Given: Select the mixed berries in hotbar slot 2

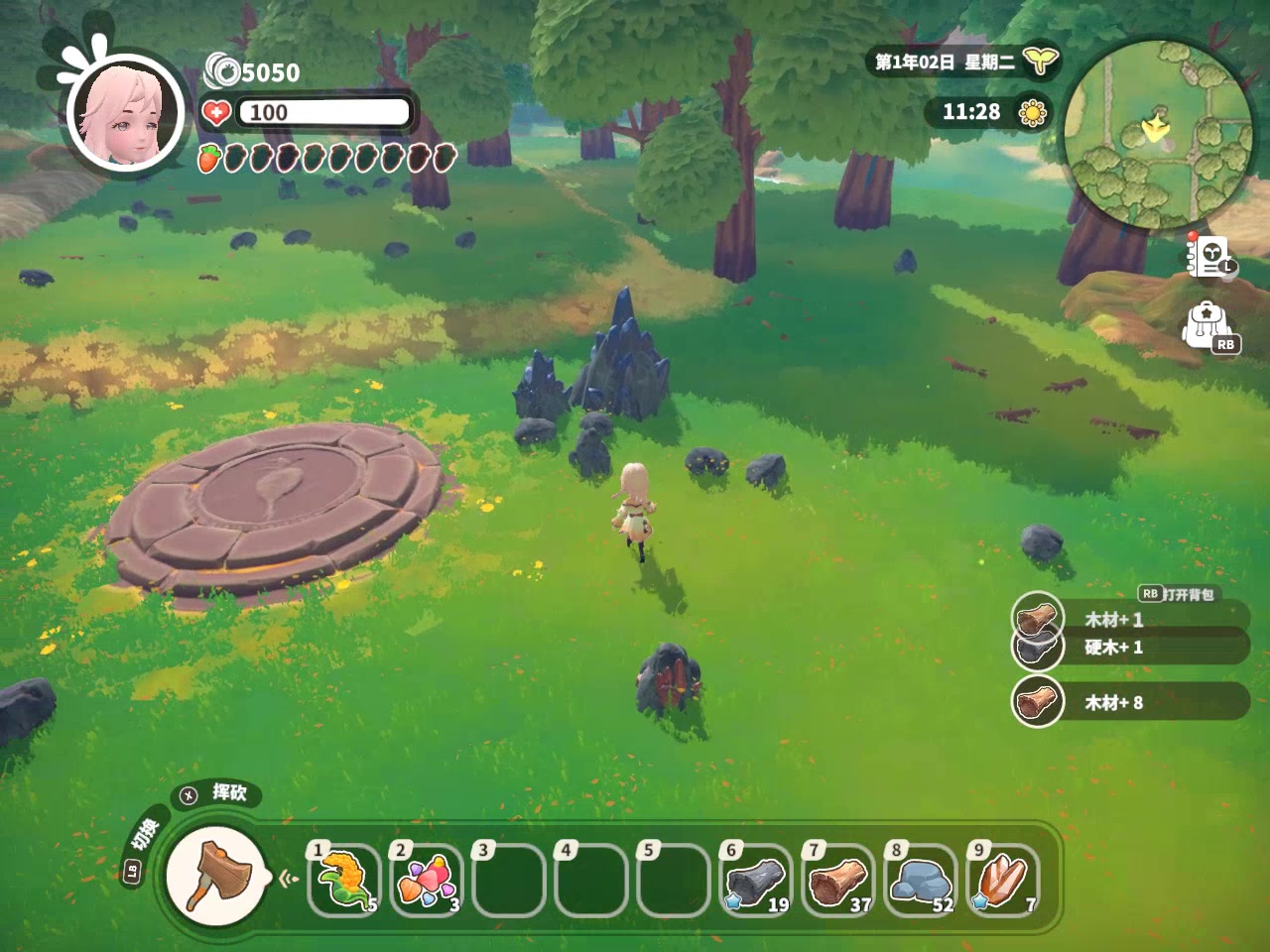Looking at the screenshot, I should click(x=427, y=879).
